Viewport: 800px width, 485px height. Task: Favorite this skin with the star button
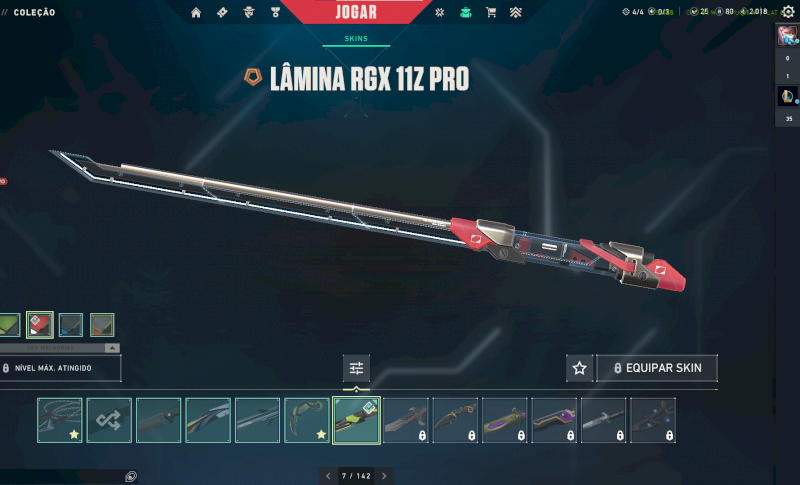(x=579, y=368)
